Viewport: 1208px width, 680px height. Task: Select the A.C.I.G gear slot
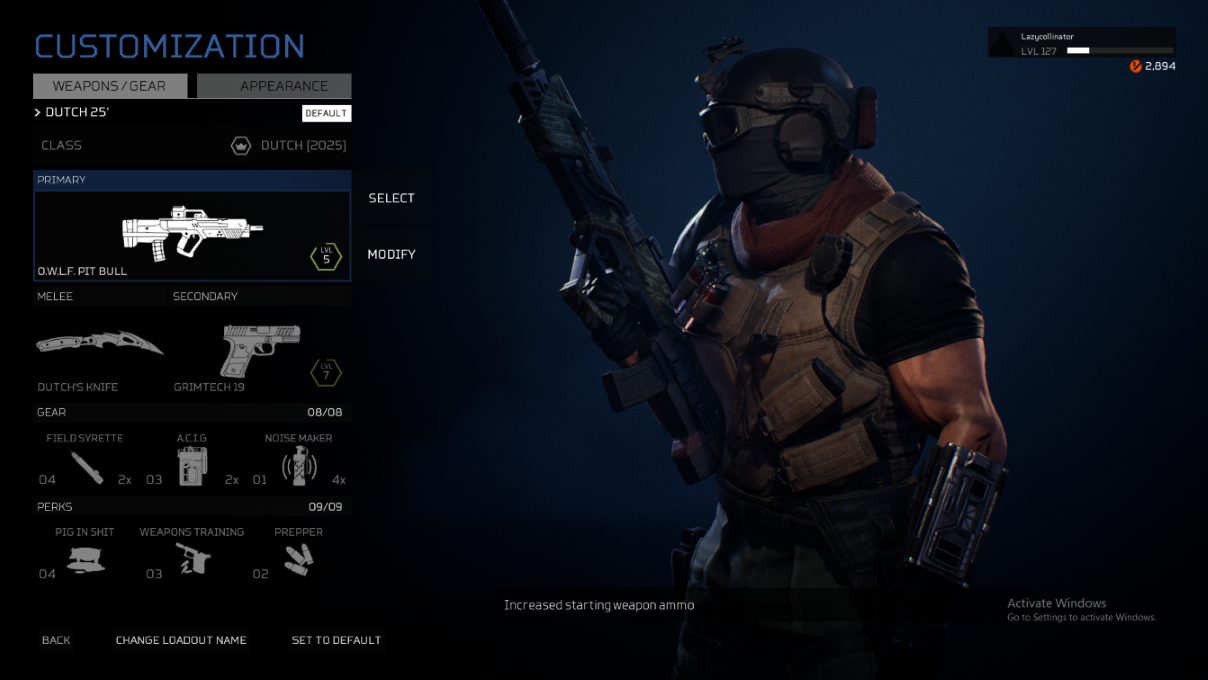[x=191, y=462]
